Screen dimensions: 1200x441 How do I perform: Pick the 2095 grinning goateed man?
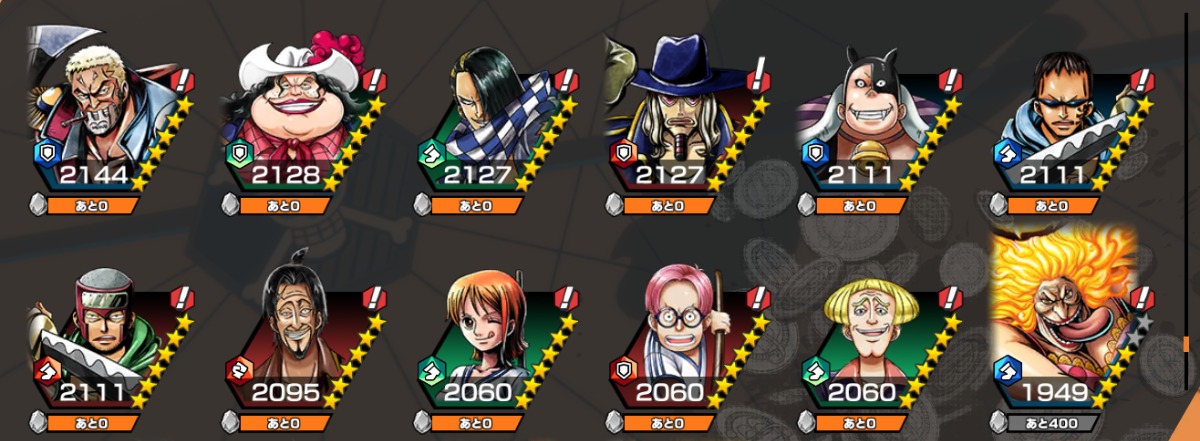300,335
